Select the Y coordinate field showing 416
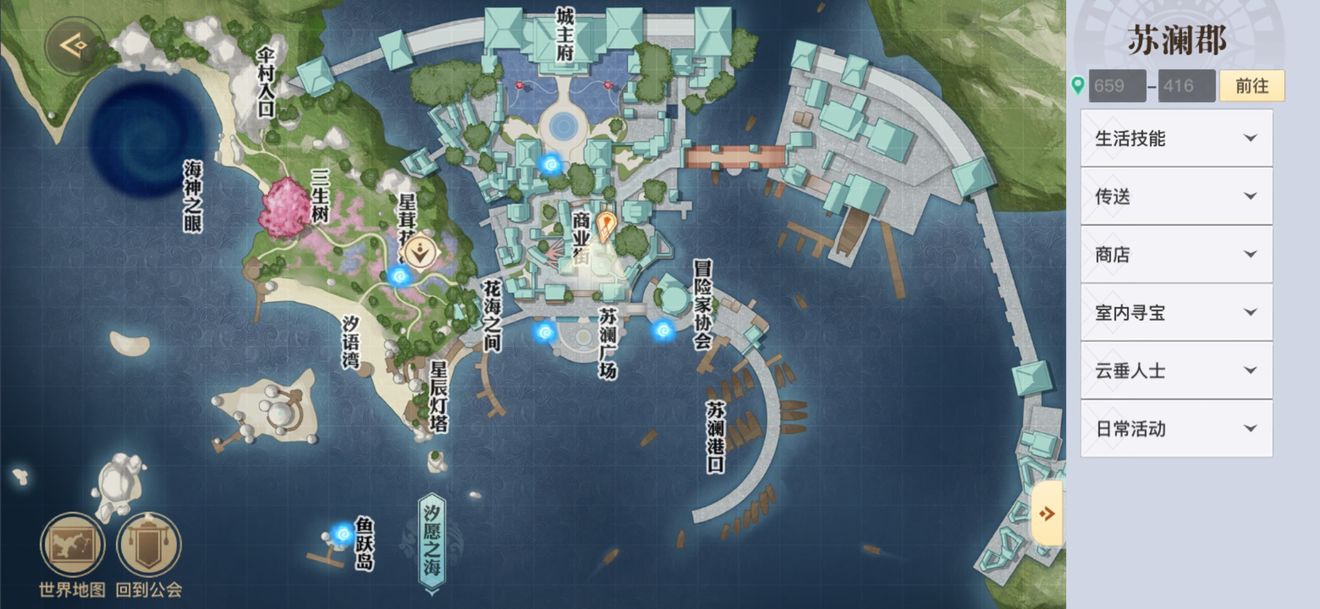The width and height of the screenshot is (1320, 609). [1186, 86]
